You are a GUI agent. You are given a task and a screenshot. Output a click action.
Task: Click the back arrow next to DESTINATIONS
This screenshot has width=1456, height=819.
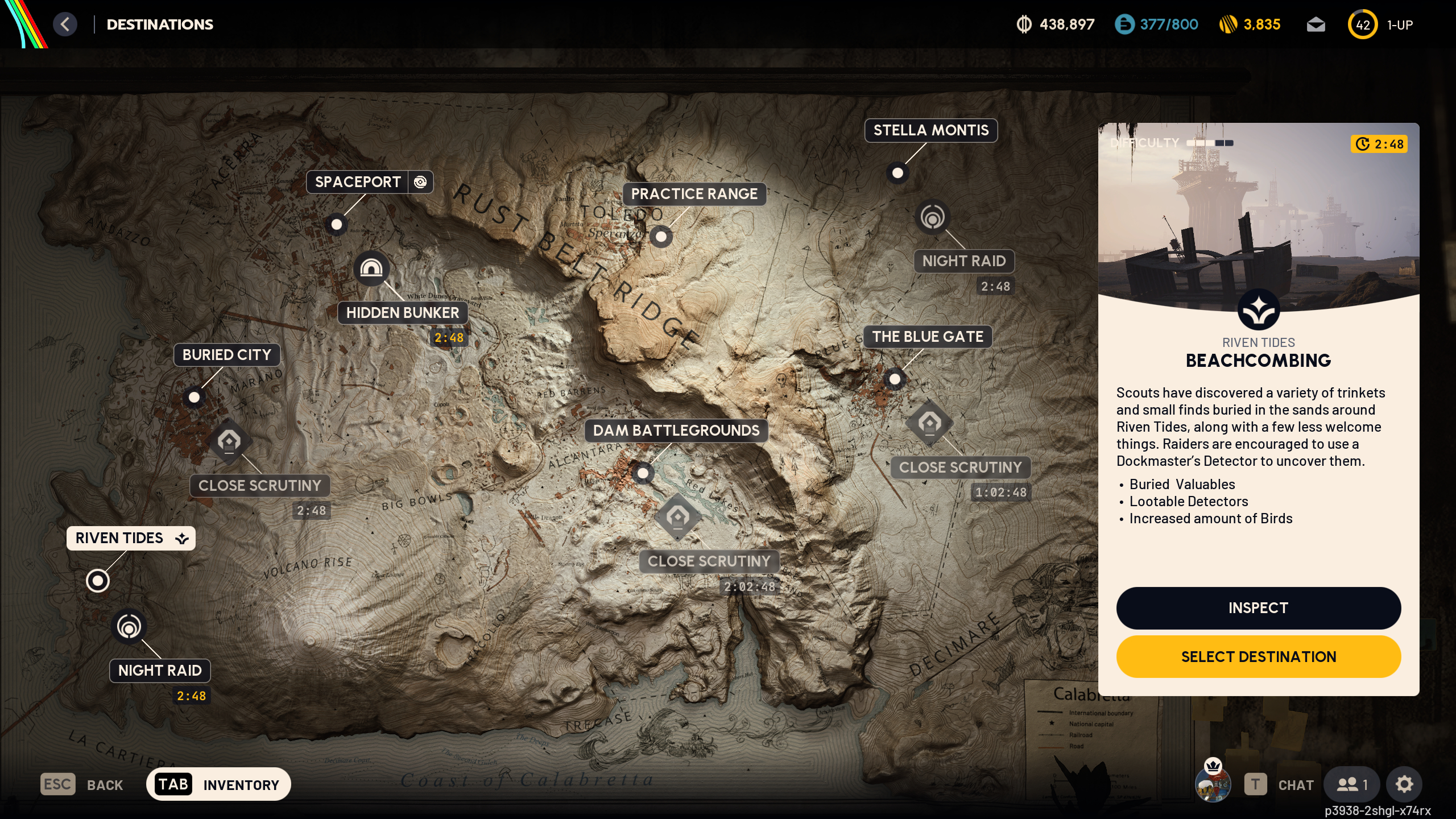[x=65, y=24]
